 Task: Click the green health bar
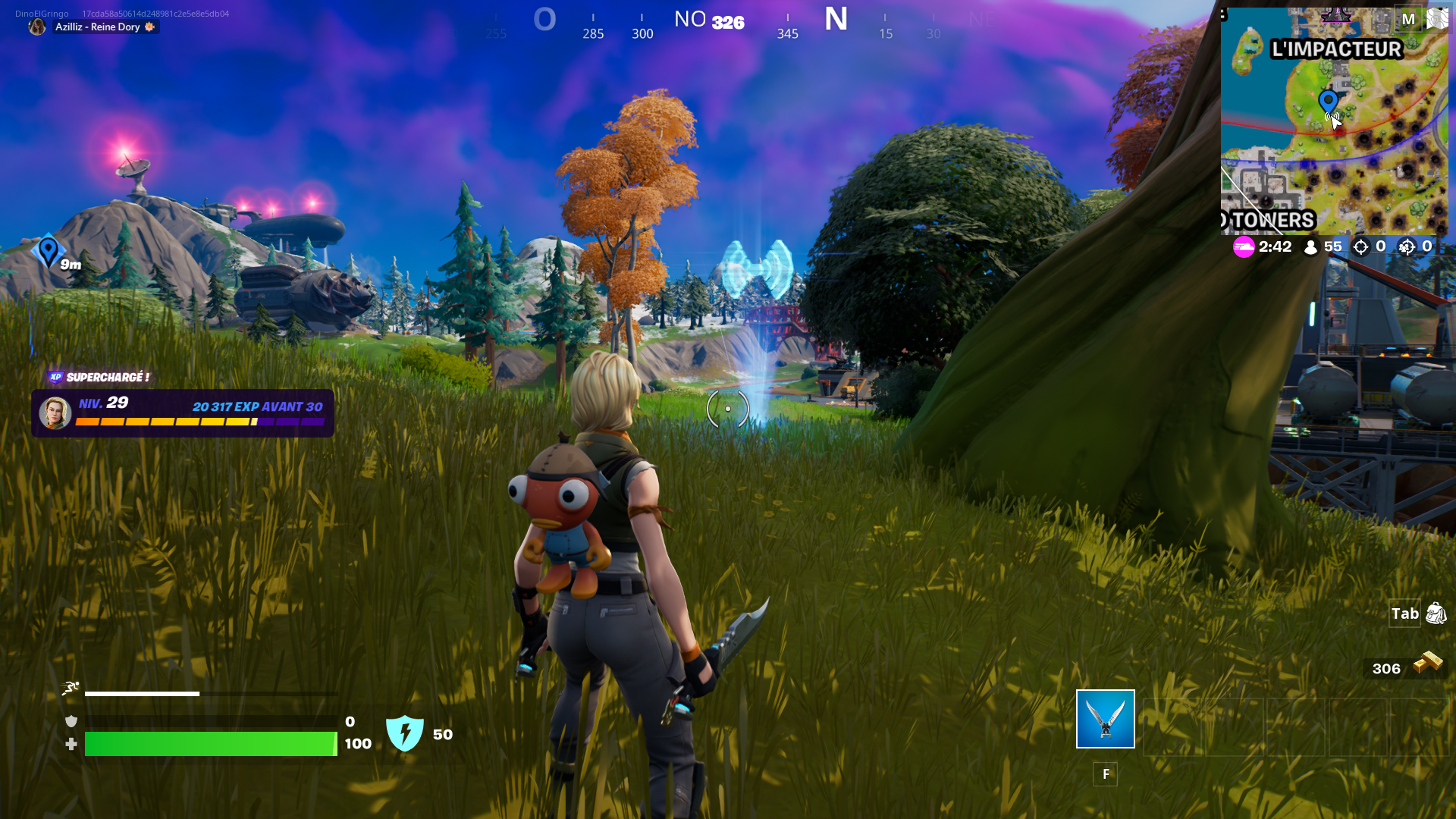[210, 744]
